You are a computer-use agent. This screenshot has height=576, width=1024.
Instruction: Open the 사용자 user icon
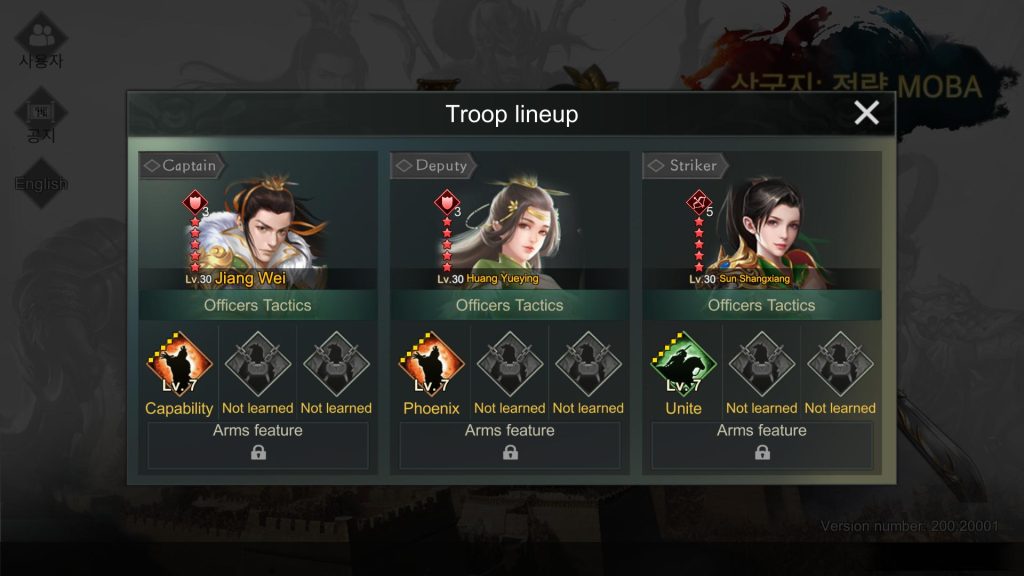coord(41,40)
